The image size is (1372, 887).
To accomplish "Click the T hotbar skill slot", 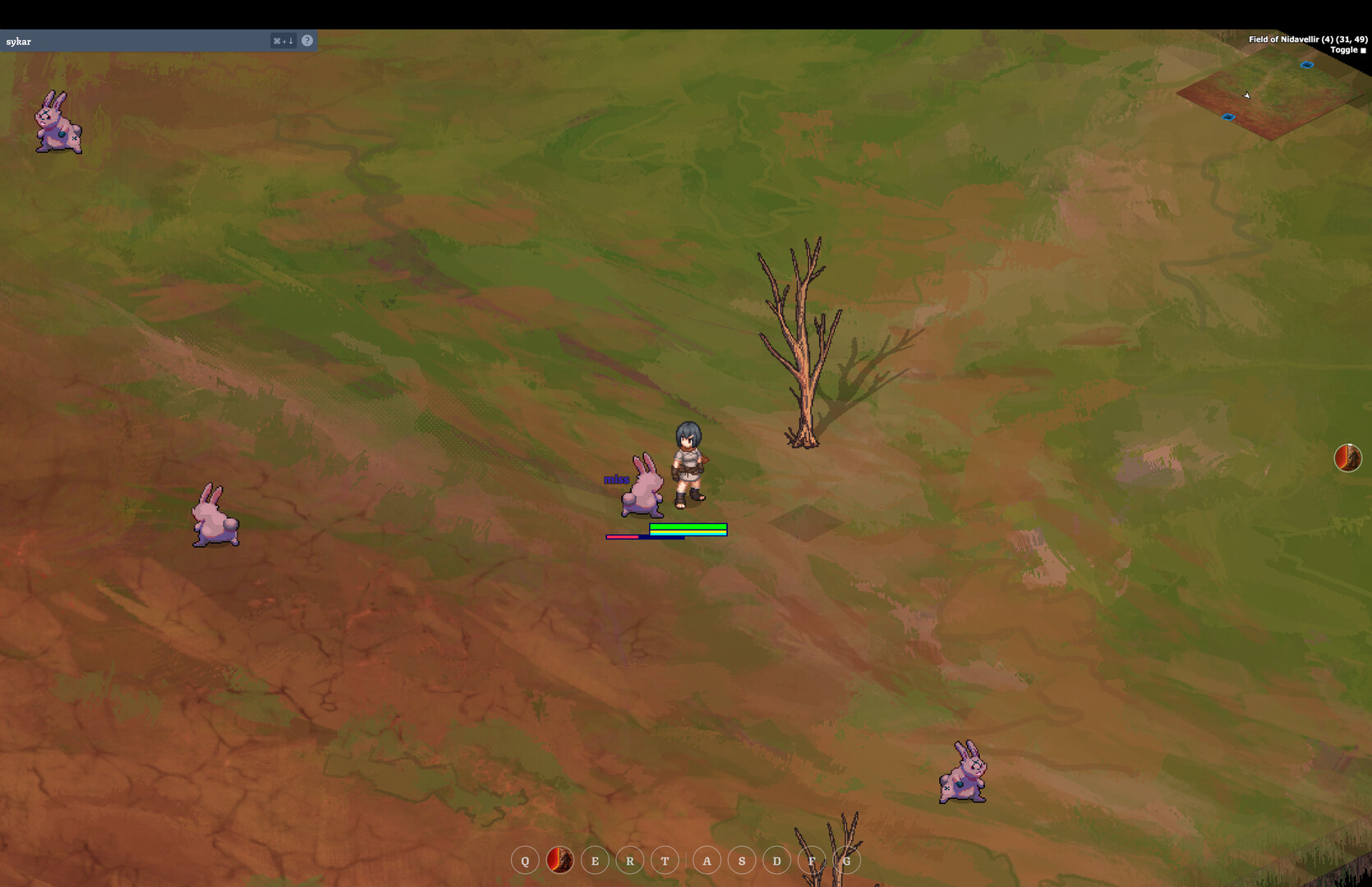I will coord(665,861).
